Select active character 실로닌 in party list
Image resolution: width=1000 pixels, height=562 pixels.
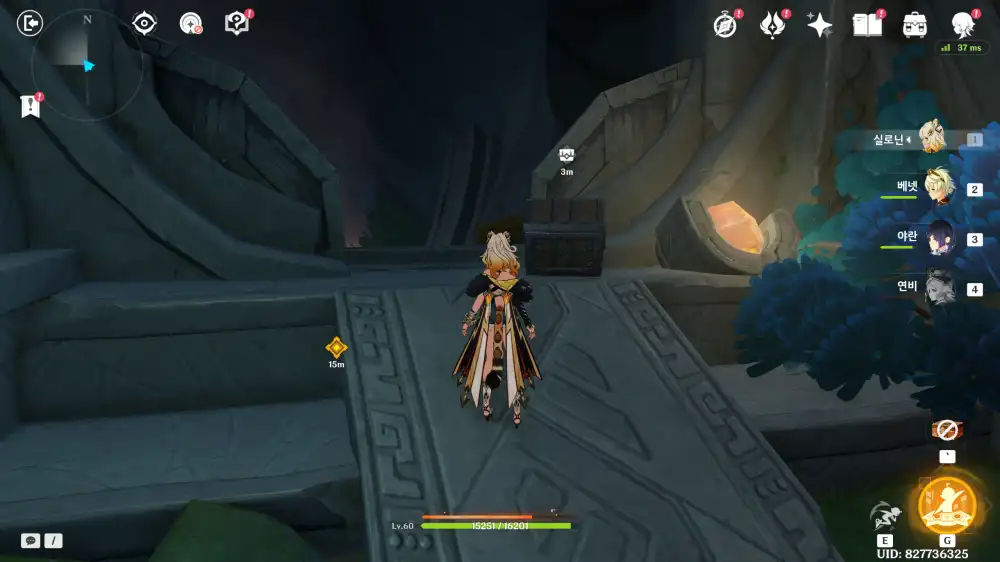934,138
